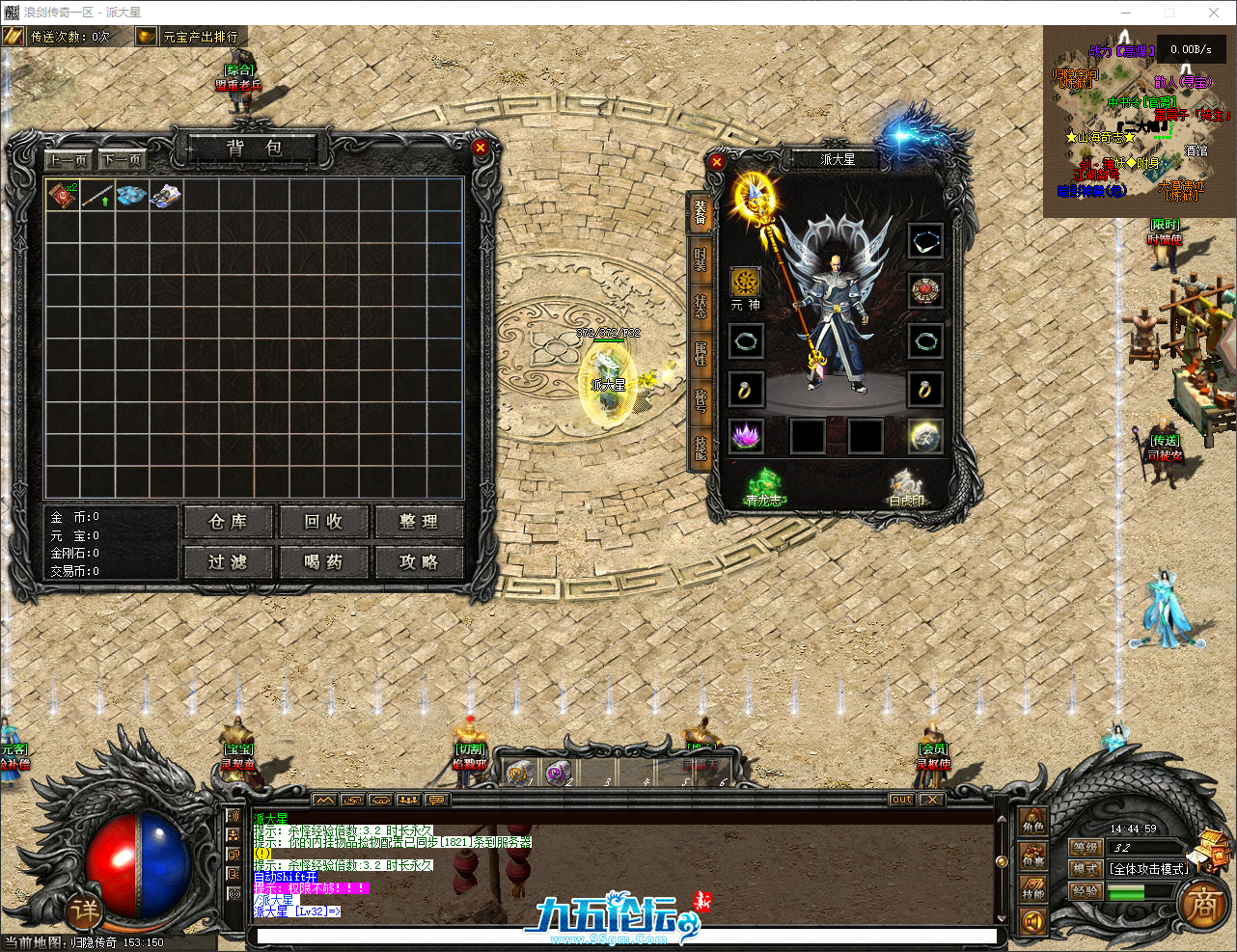
Task: Click the first quick-slot skill icon
Action: pos(520,774)
